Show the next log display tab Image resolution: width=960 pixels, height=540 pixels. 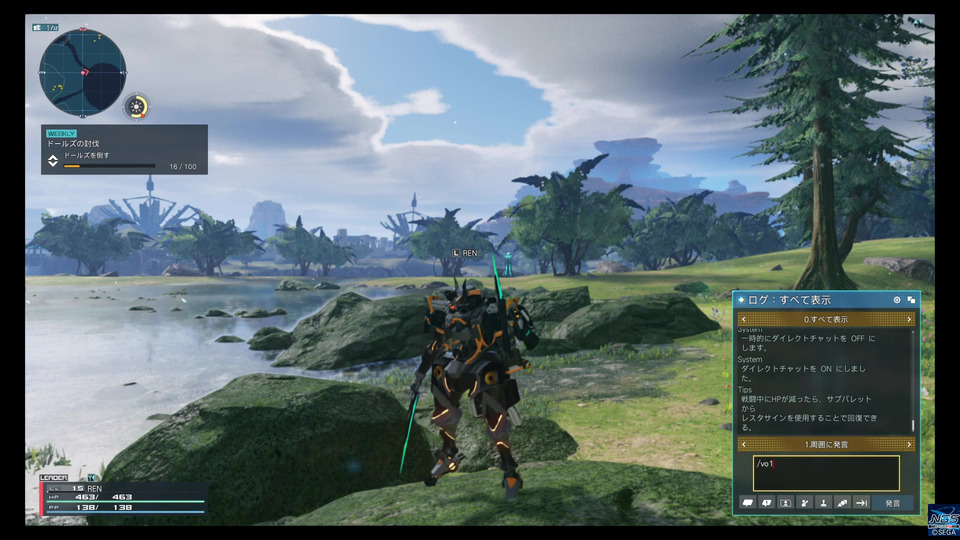909,320
